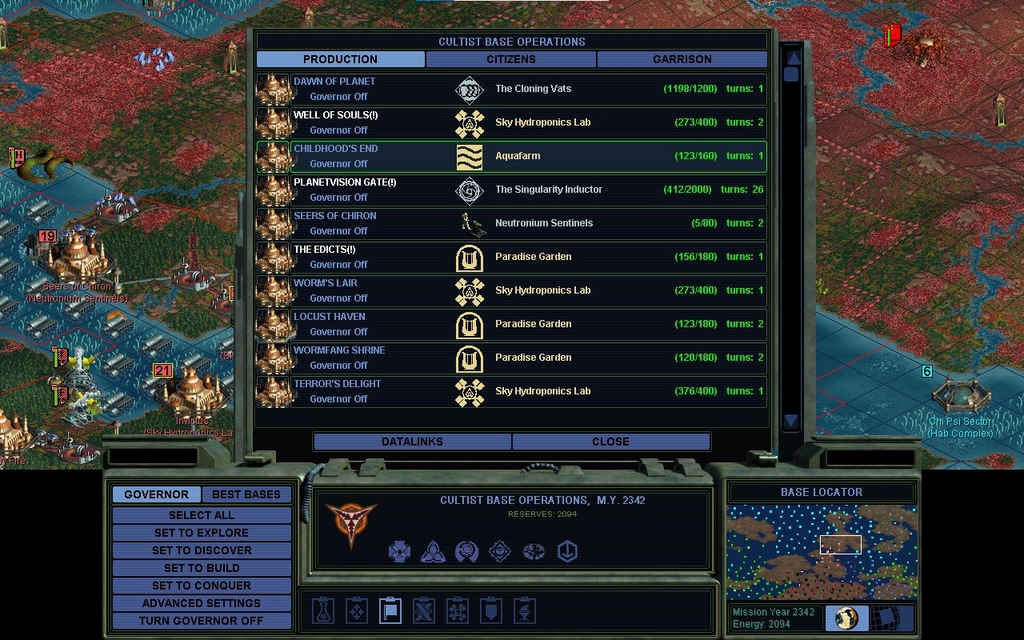
Task: Set governors to Build
Action: [x=201, y=568]
